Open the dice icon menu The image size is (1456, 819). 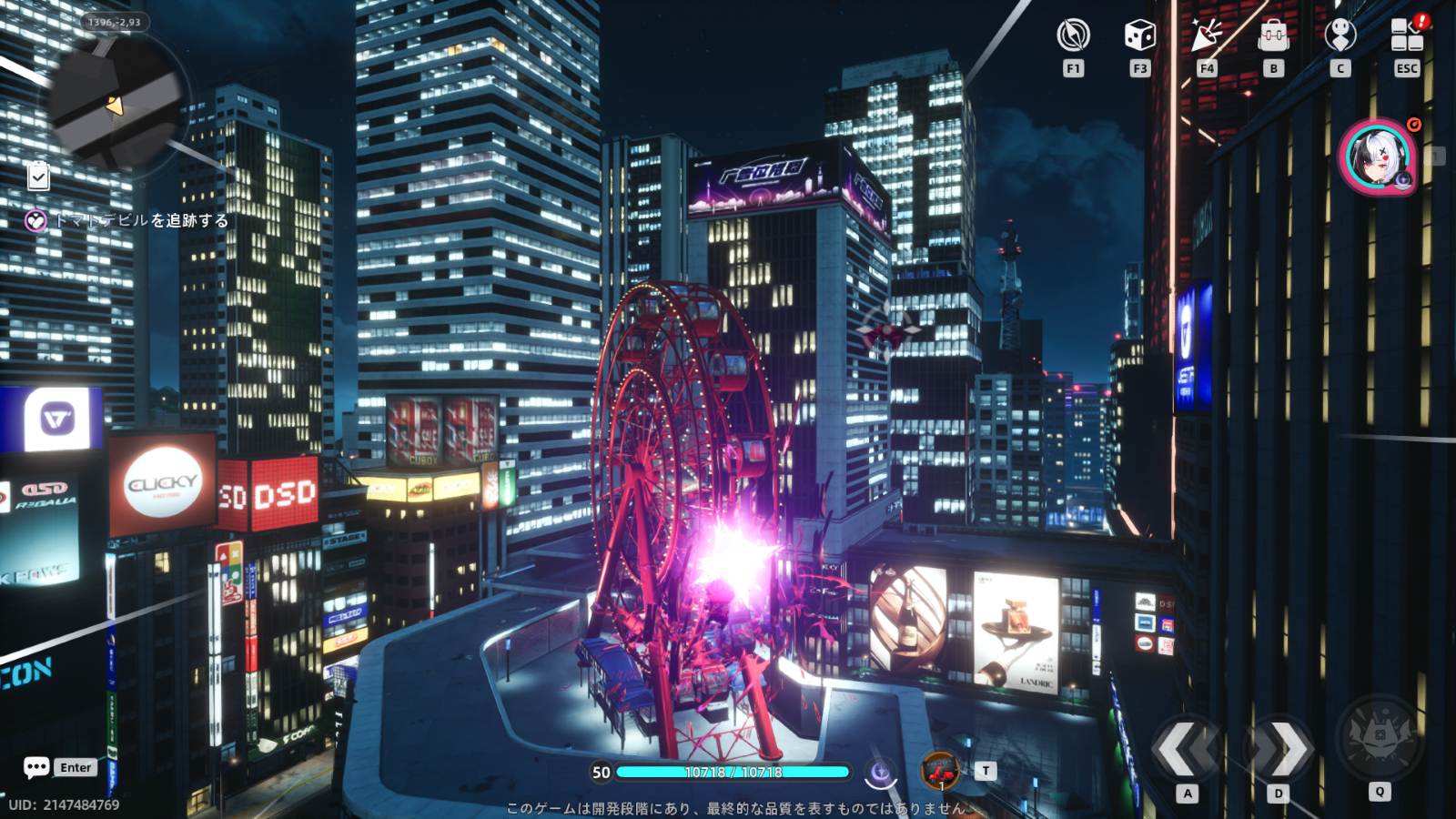tap(1139, 36)
